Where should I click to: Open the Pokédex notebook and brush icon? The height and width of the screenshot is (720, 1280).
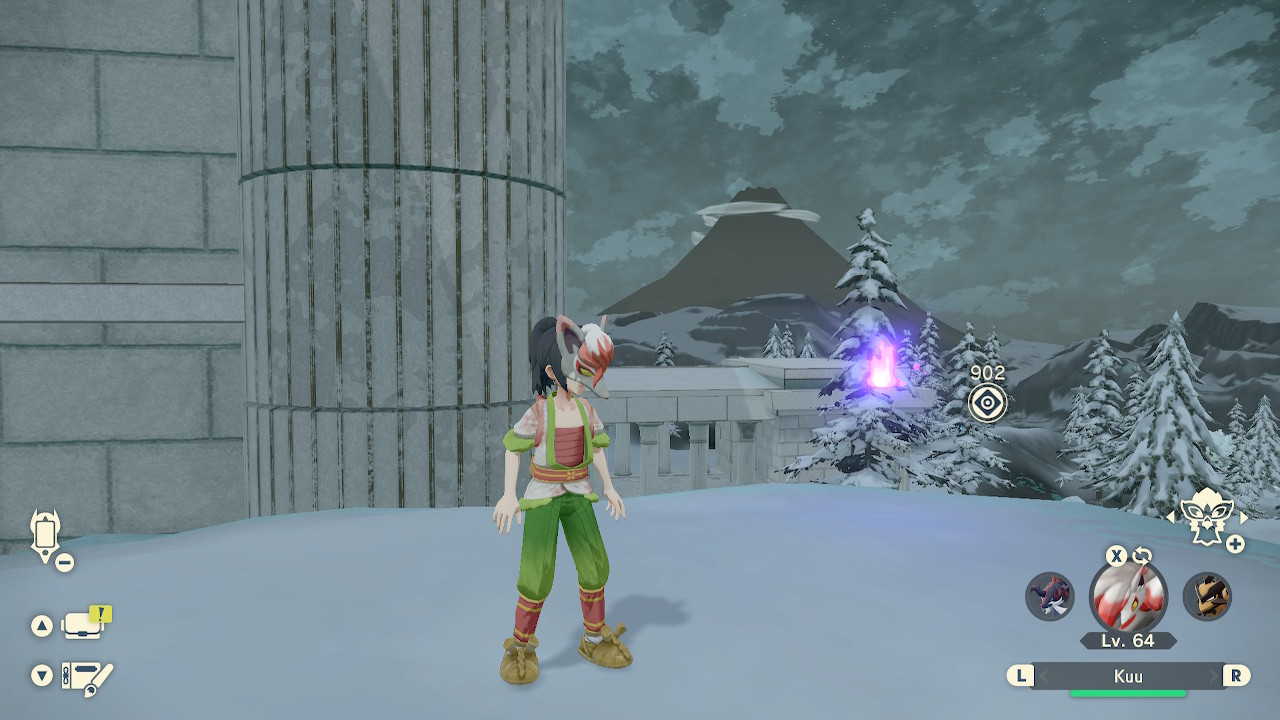[87, 678]
